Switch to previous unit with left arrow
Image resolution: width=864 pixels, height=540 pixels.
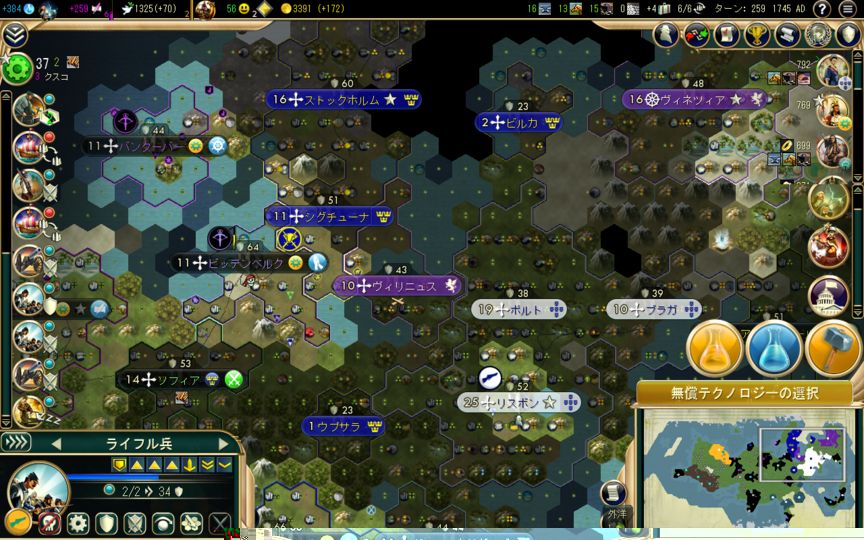click(x=56, y=443)
